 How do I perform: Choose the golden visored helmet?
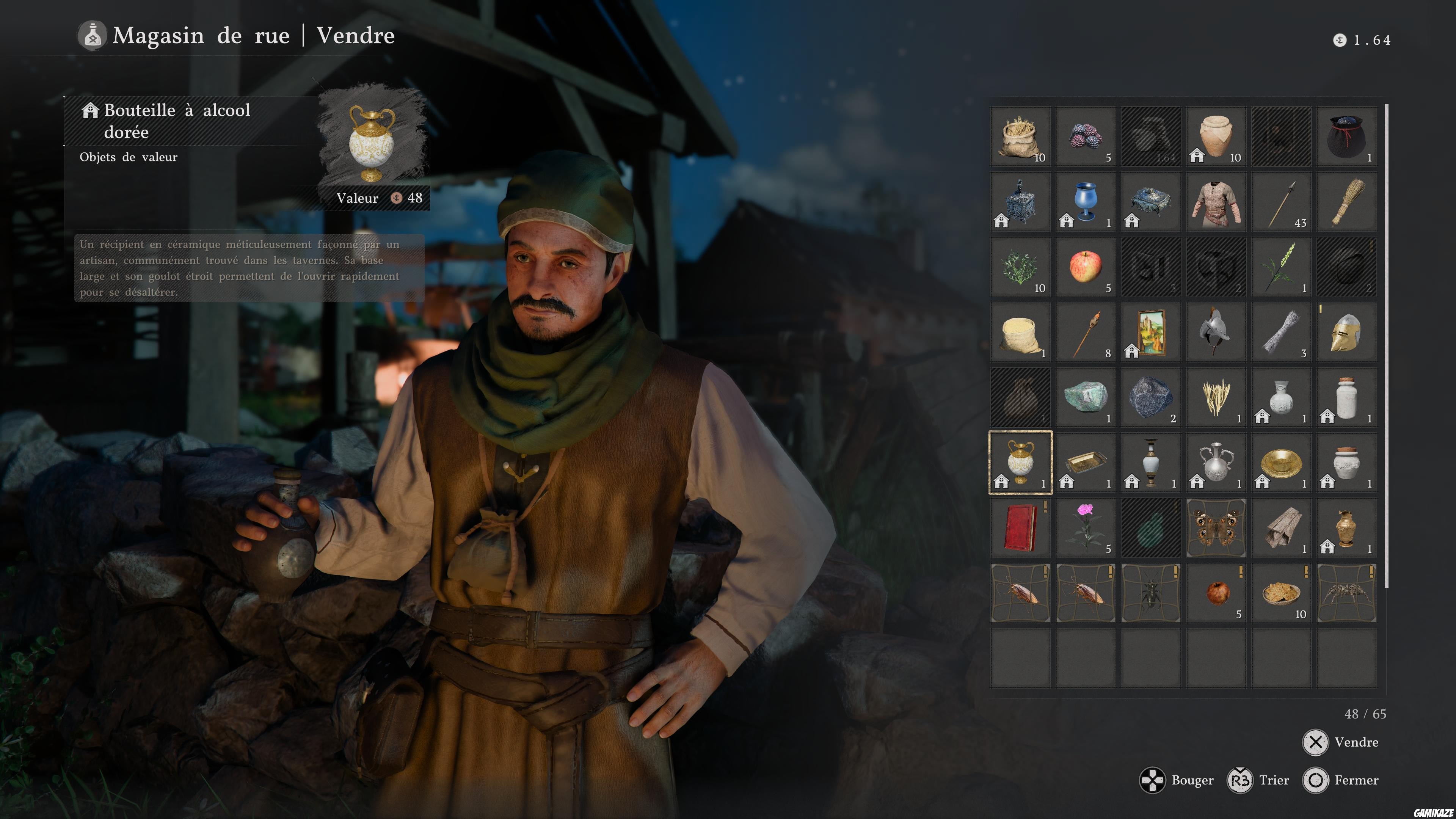coord(1346,332)
